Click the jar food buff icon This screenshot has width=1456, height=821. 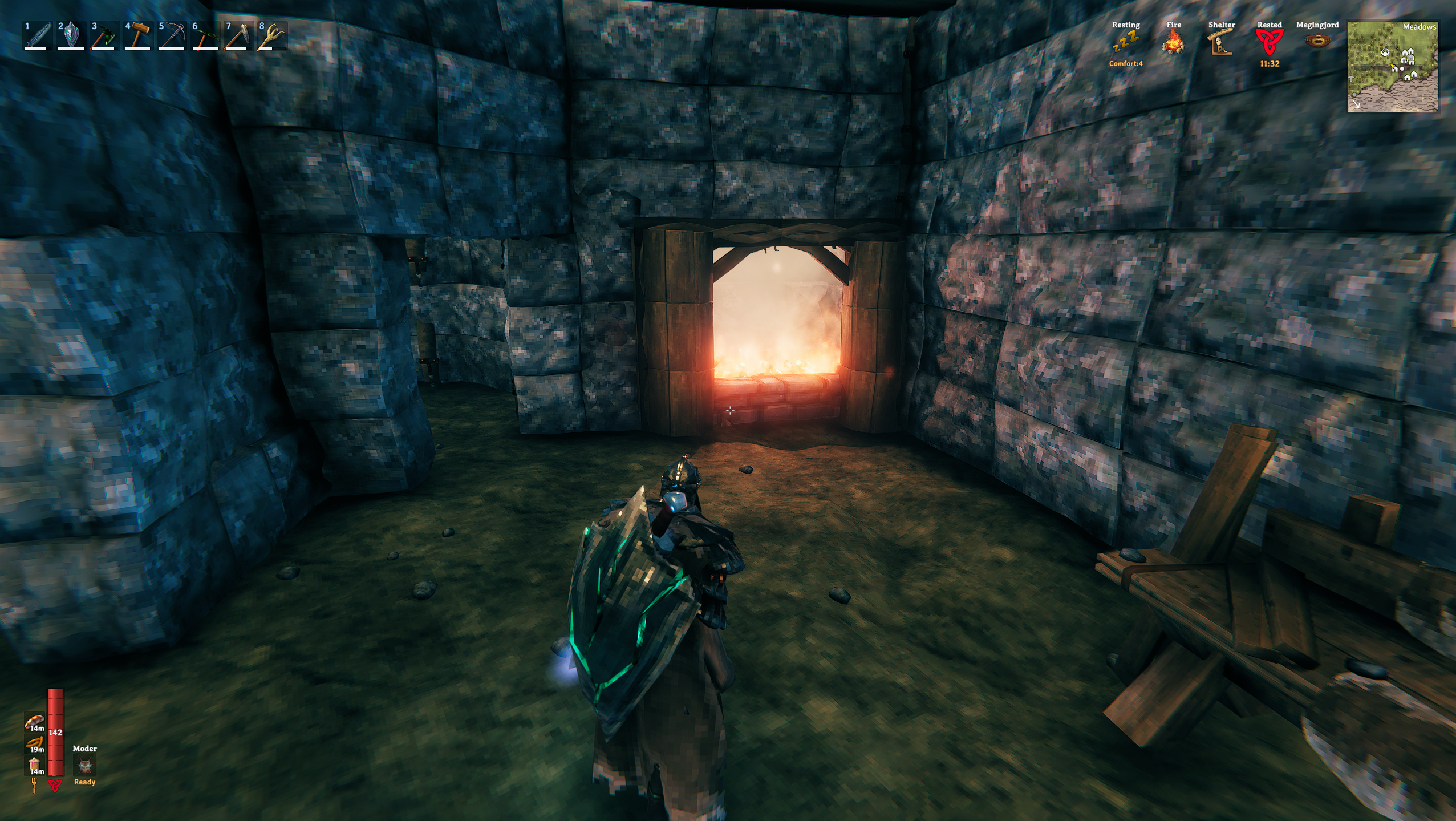(34, 765)
